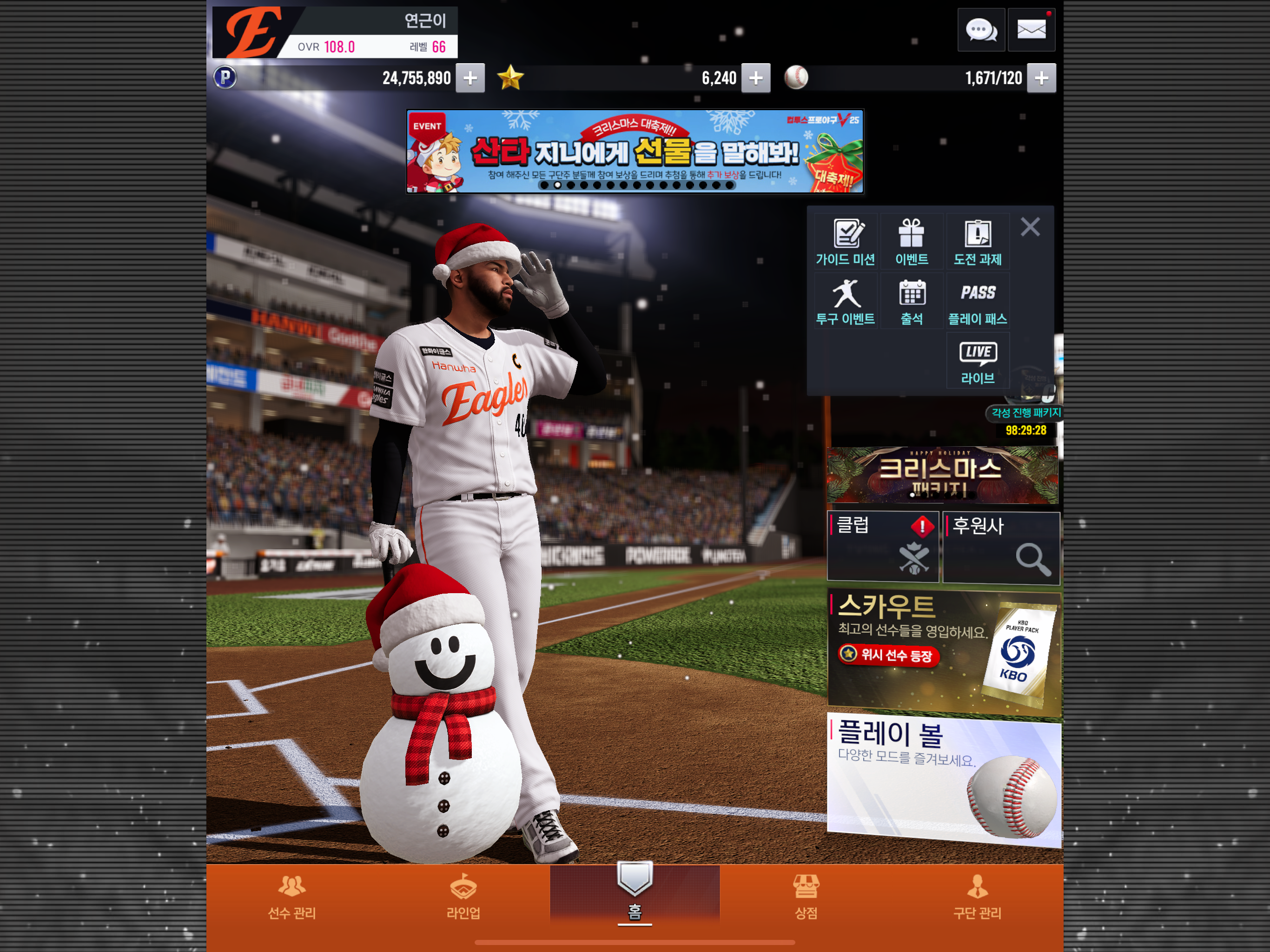Switch to the 라인업 lineup tab
The height and width of the screenshot is (952, 1270).
click(x=463, y=896)
